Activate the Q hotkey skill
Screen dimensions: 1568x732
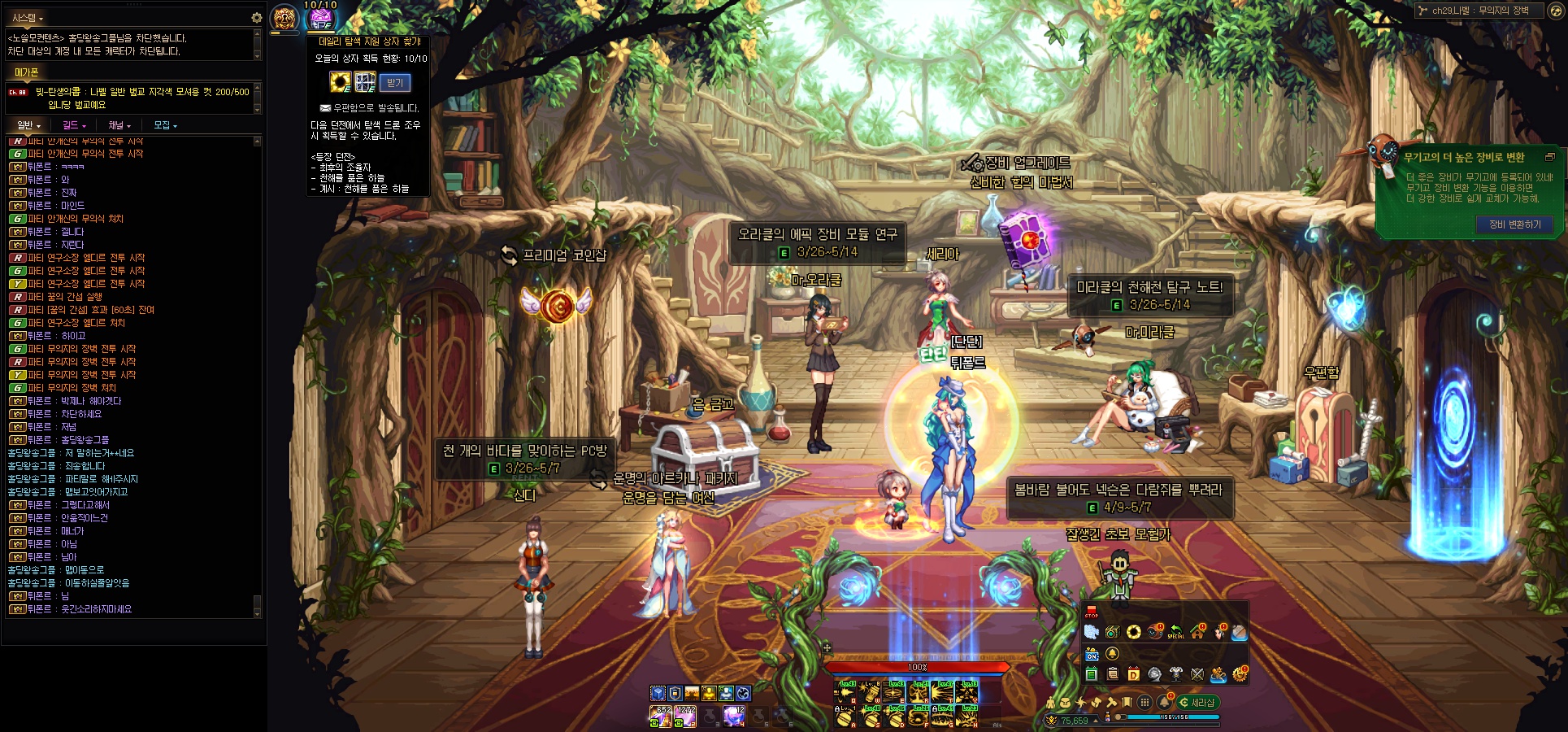pos(846,692)
